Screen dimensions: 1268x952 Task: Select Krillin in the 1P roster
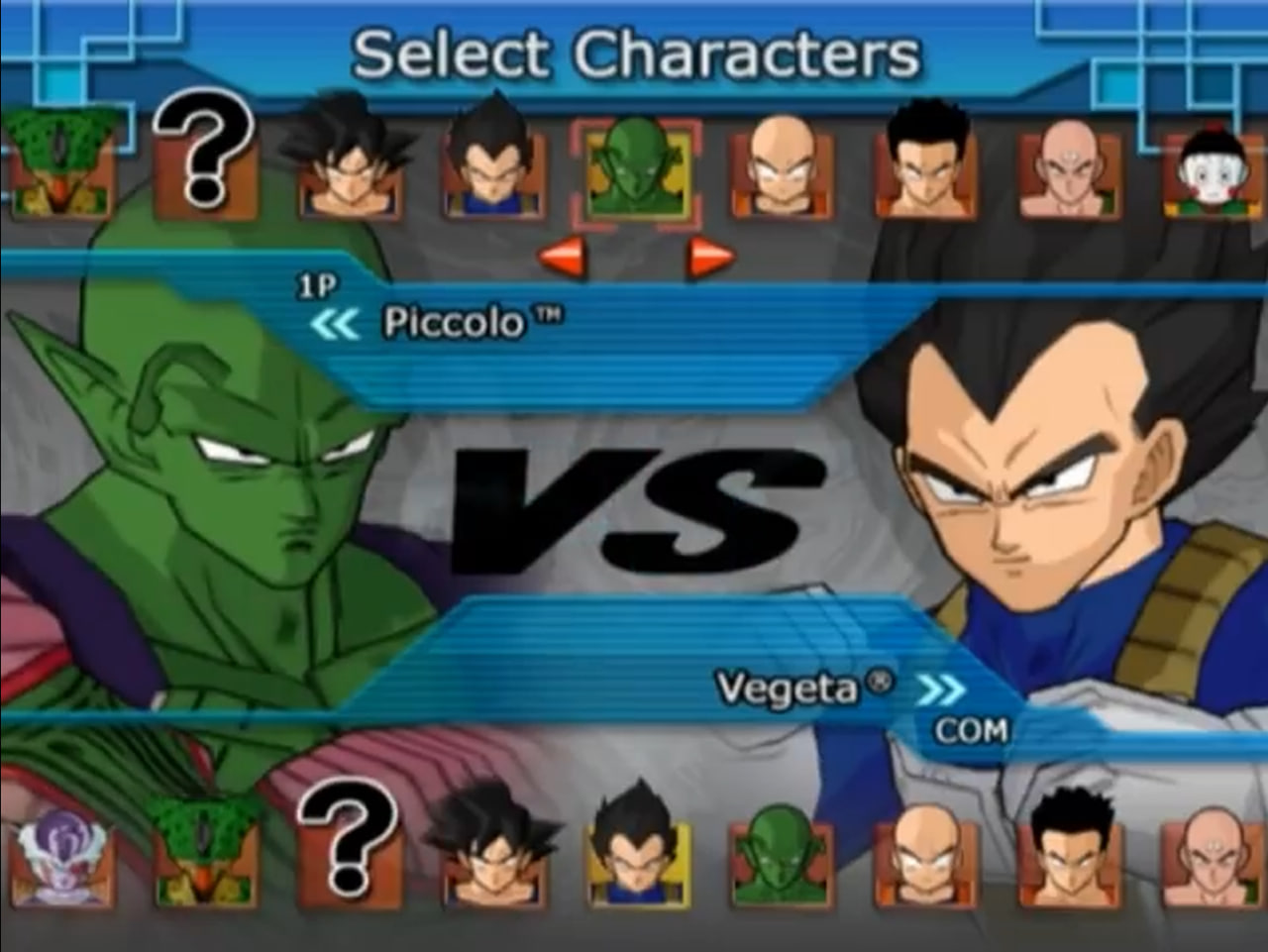tap(782, 170)
